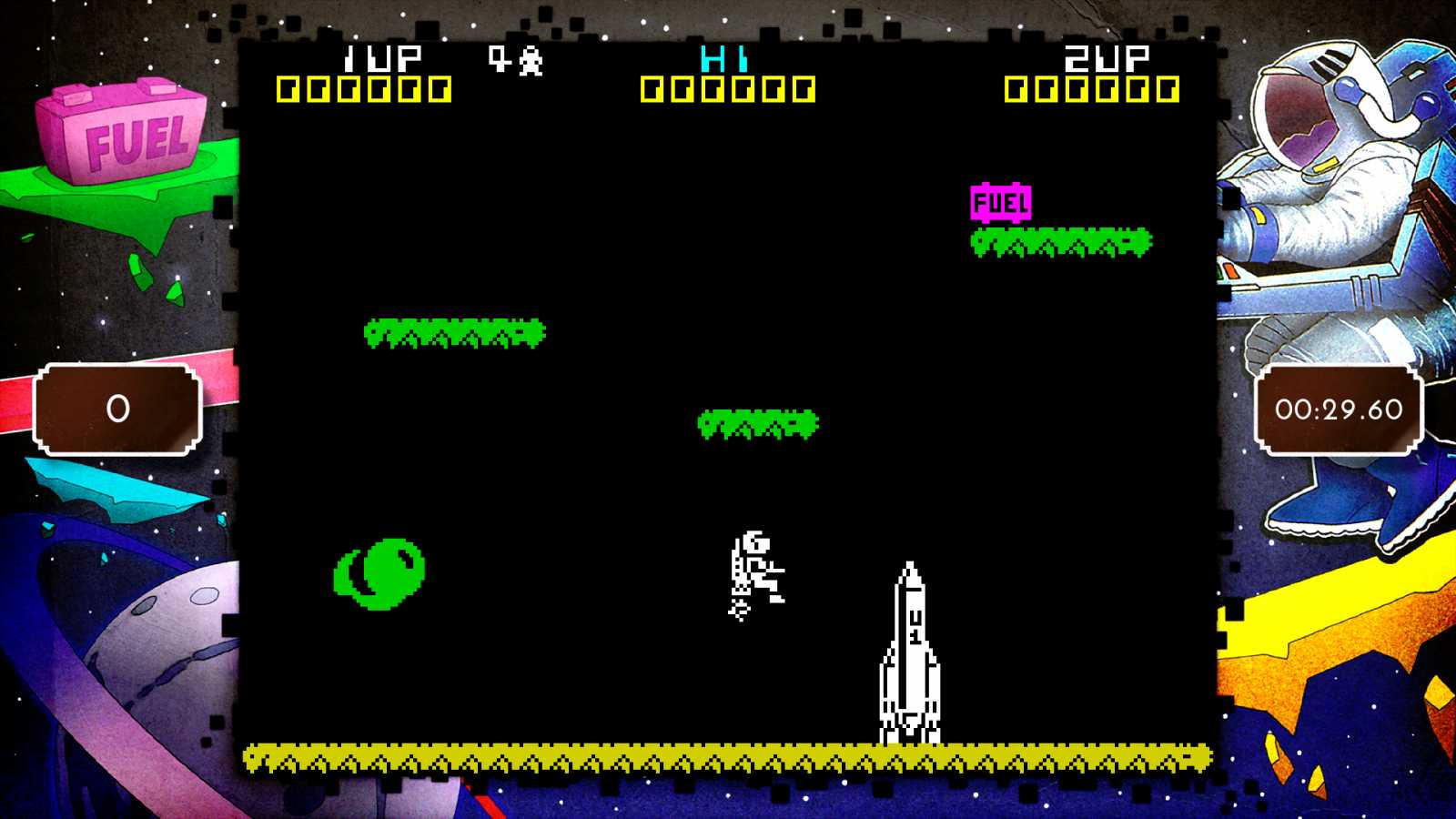Select the 1UP label

point(380,57)
